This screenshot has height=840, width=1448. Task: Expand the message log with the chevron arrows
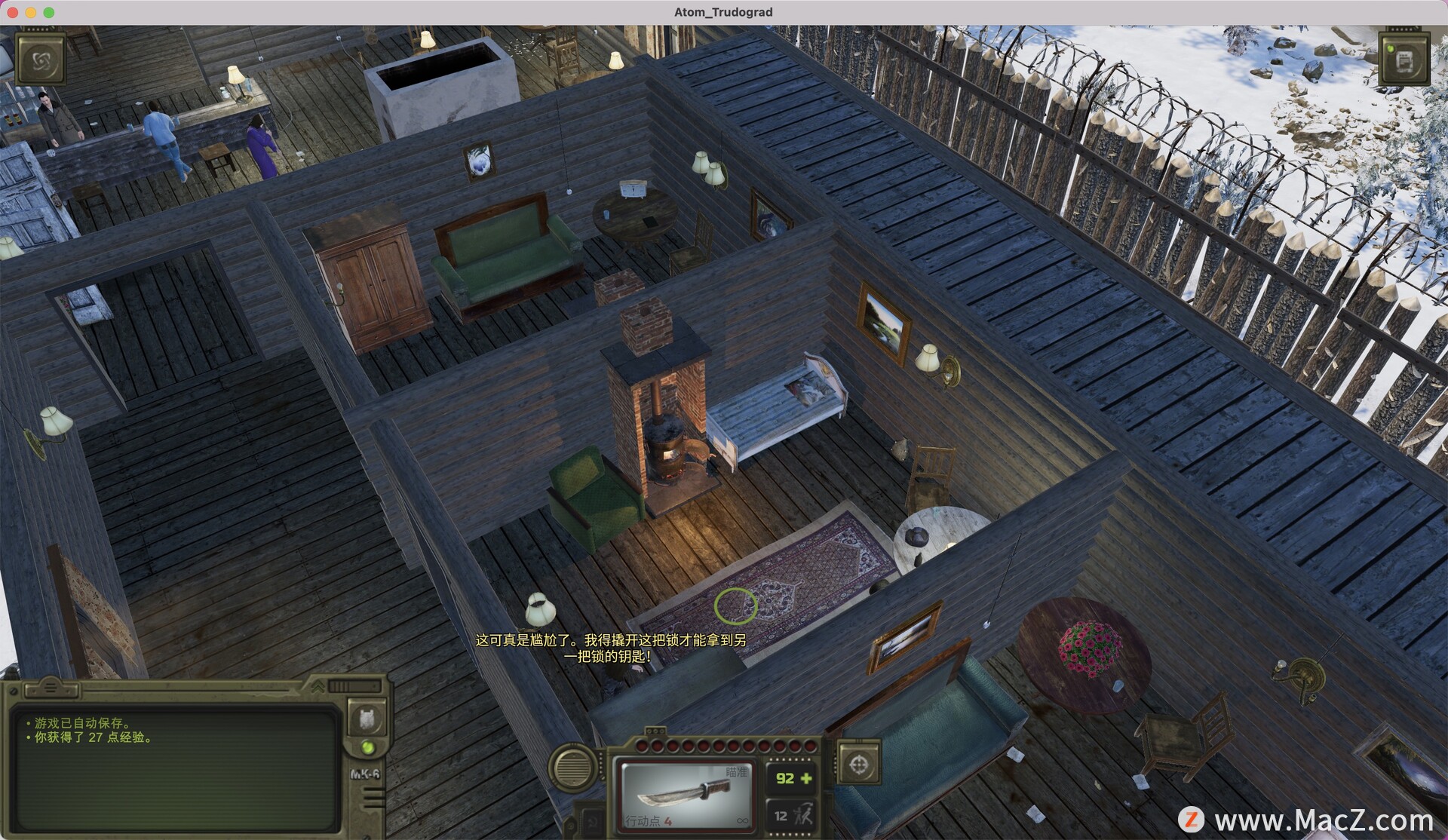318,686
